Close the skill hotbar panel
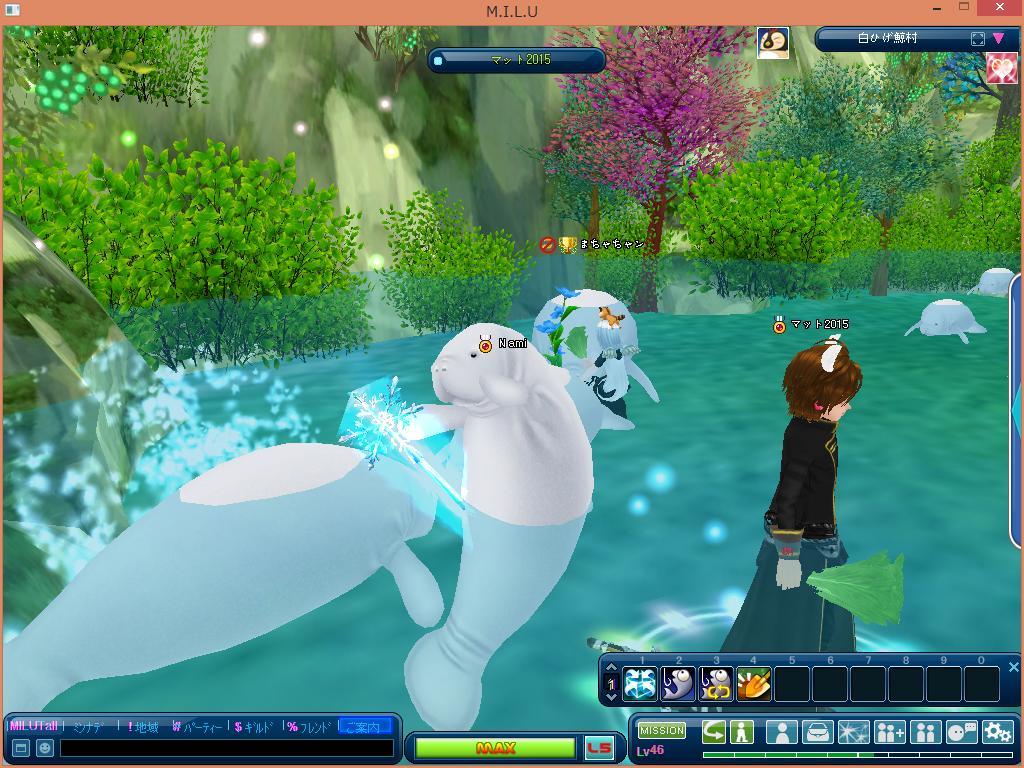The width and height of the screenshot is (1024, 768). [x=1013, y=667]
